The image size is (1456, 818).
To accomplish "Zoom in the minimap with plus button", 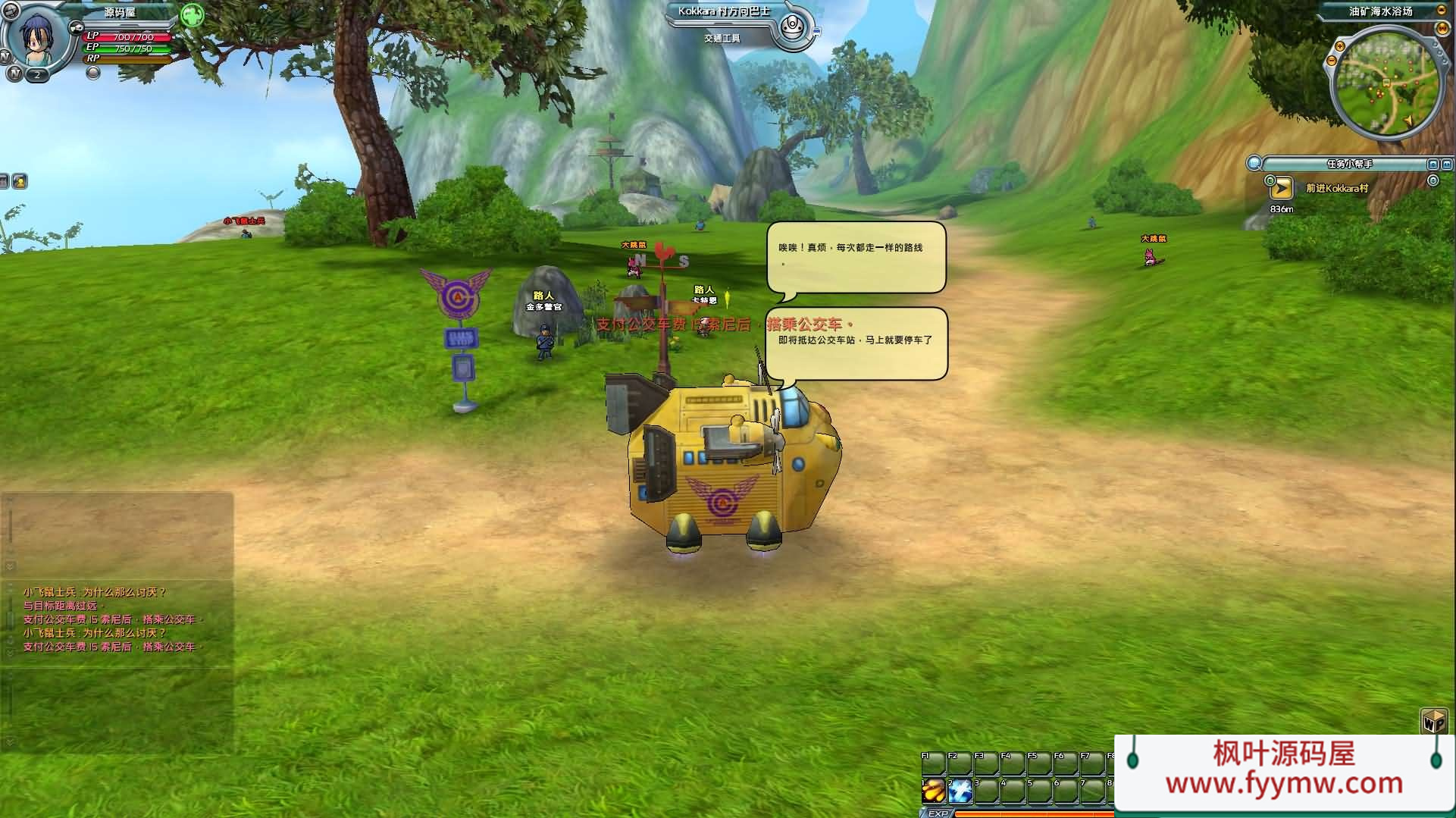I will click(x=1340, y=47).
